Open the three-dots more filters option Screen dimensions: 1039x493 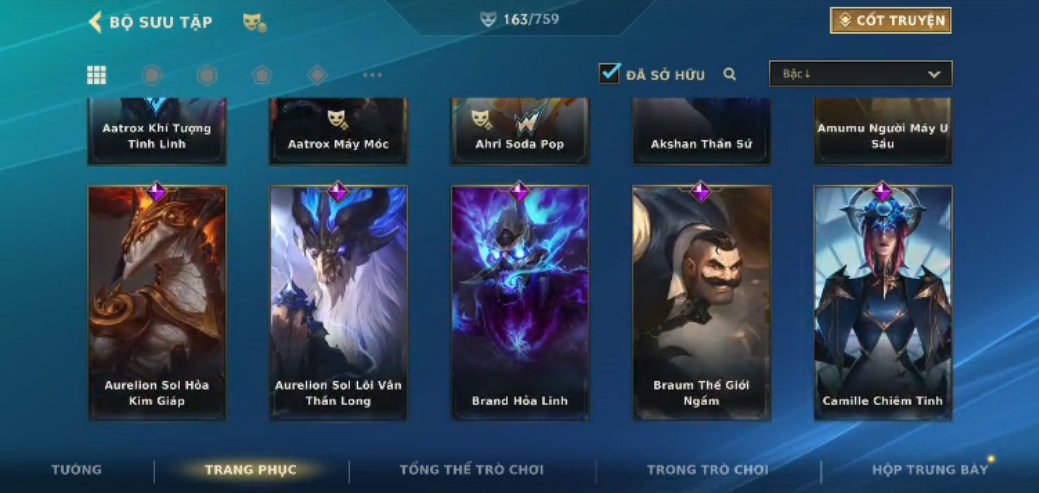pyautogui.click(x=372, y=75)
